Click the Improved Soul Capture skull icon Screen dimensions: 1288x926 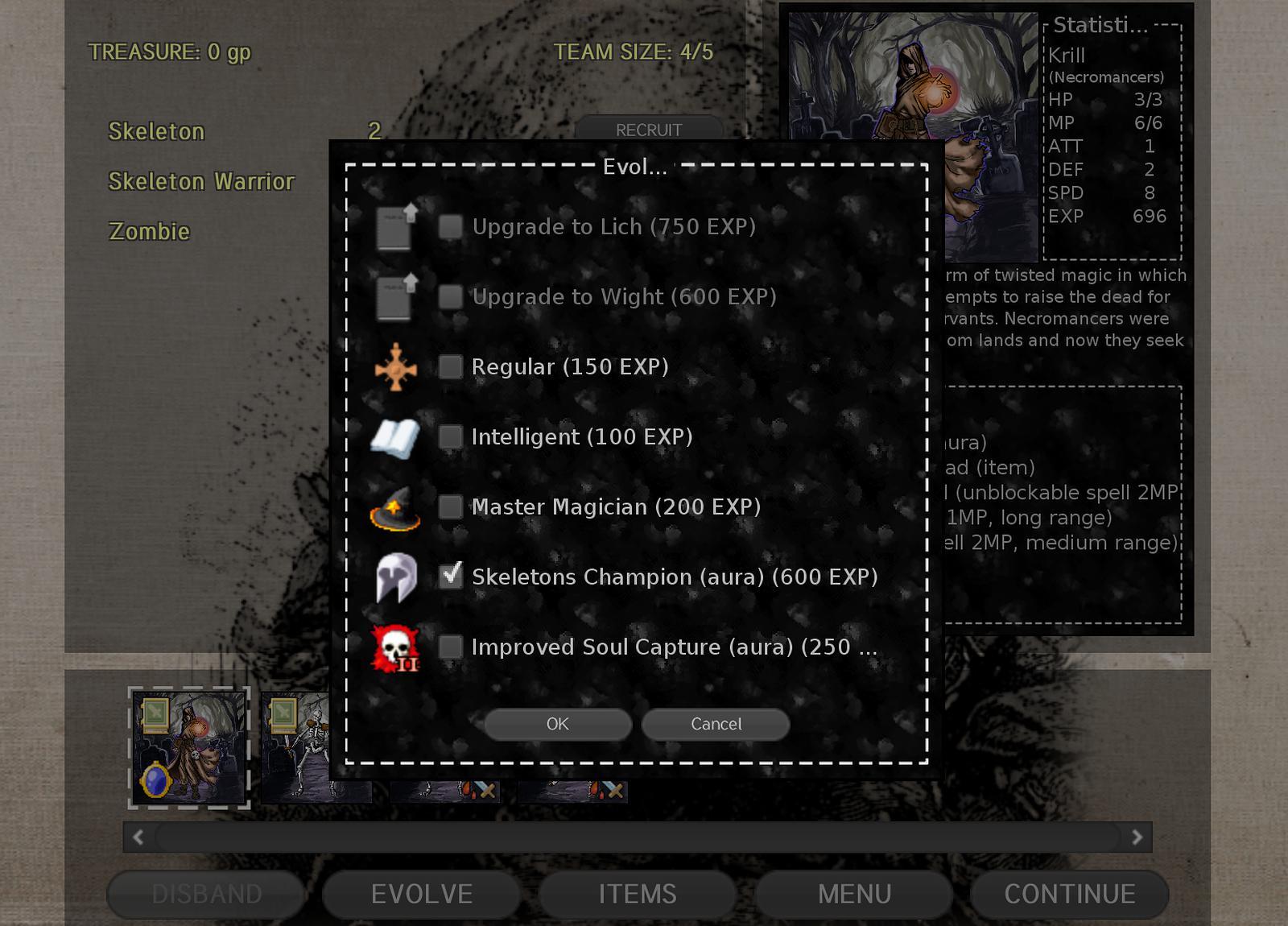click(396, 647)
